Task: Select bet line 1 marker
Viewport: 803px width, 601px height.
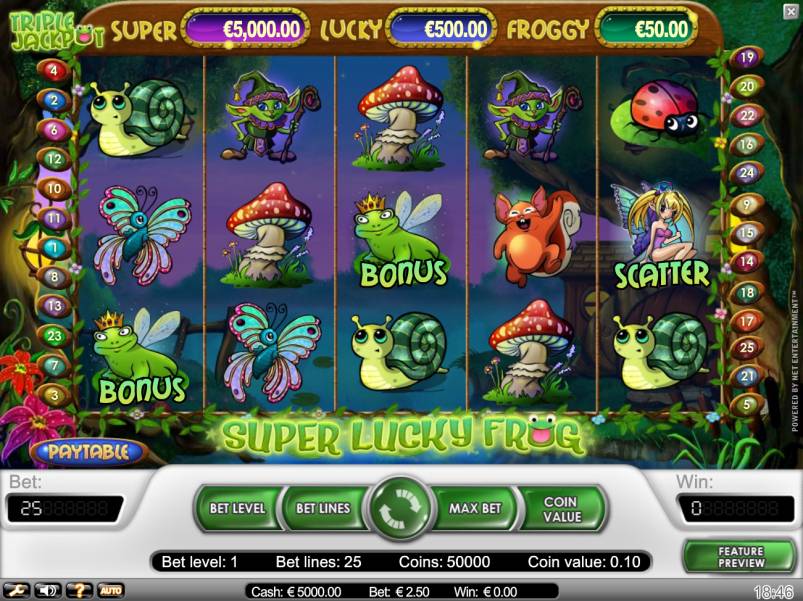Action: click(x=52, y=247)
